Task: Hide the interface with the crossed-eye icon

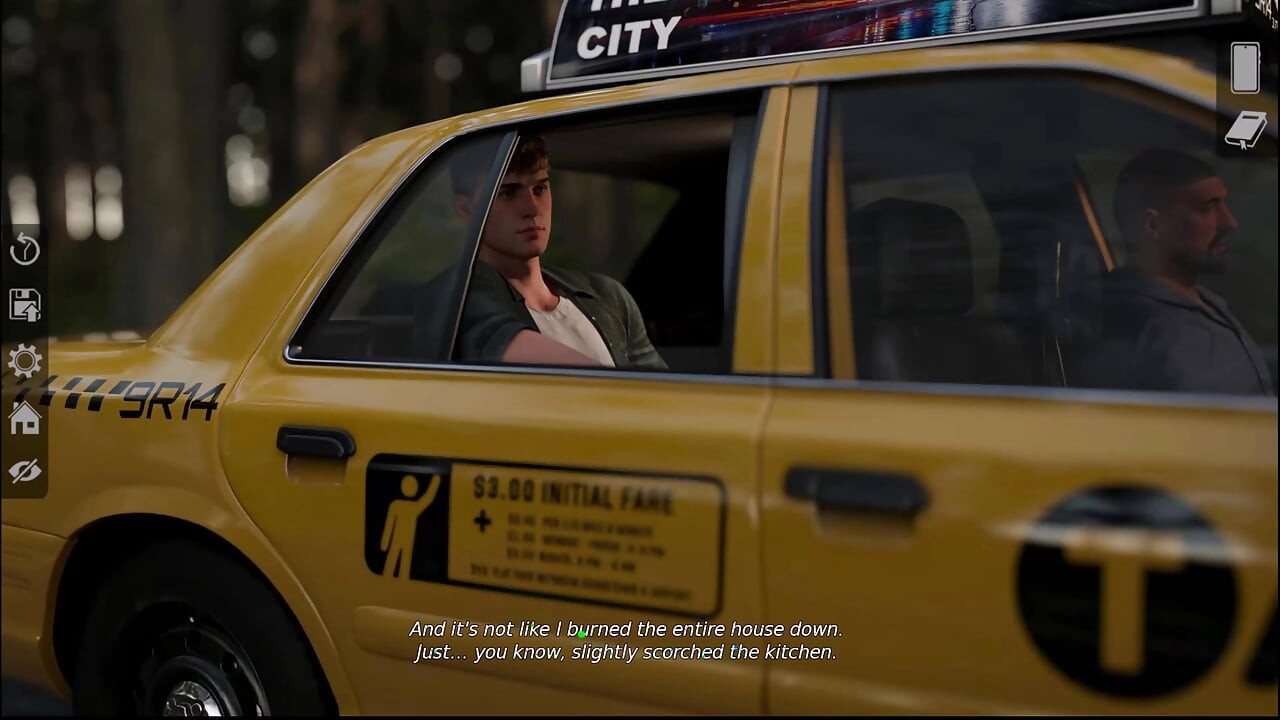Action: click(25, 471)
